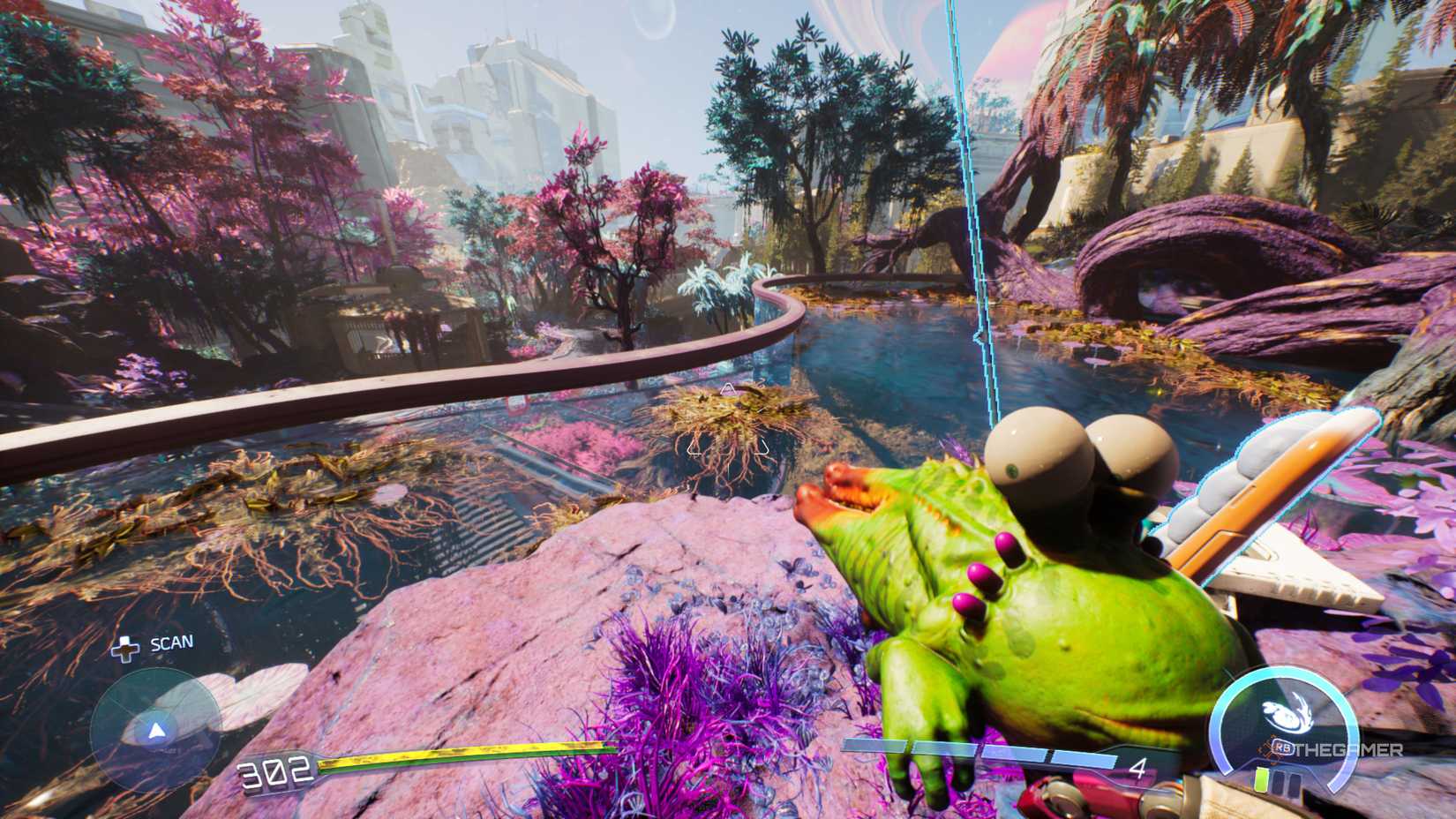1456x819 pixels.
Task: Click the green charge cell indicator
Action: click(x=1261, y=778)
